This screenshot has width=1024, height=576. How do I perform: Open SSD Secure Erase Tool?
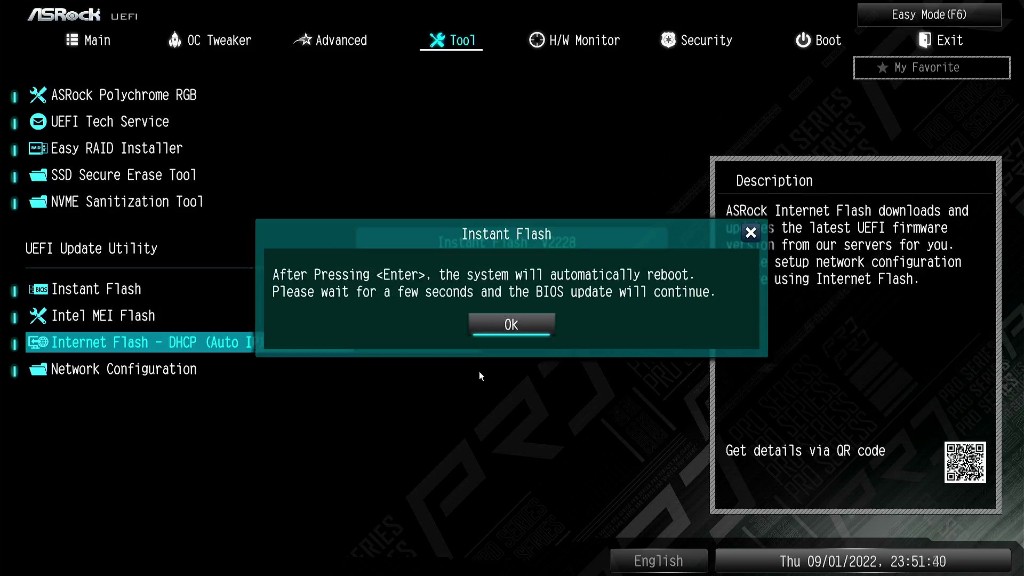pos(123,174)
